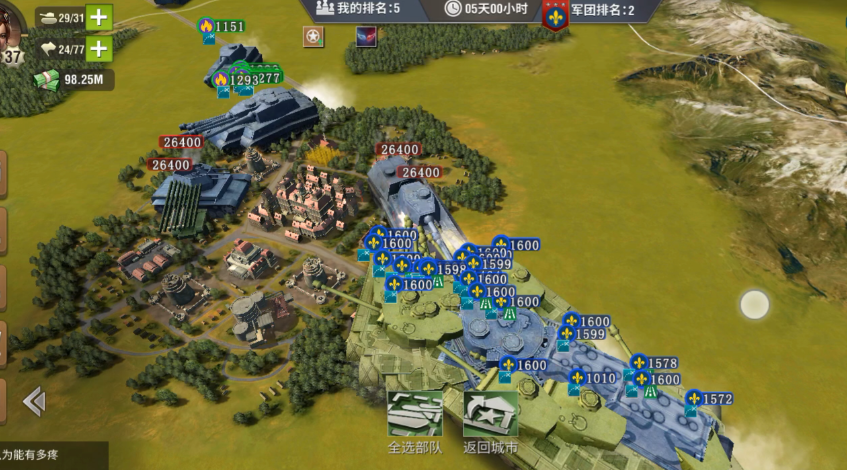Open the commander portrait profile

[12, 30]
